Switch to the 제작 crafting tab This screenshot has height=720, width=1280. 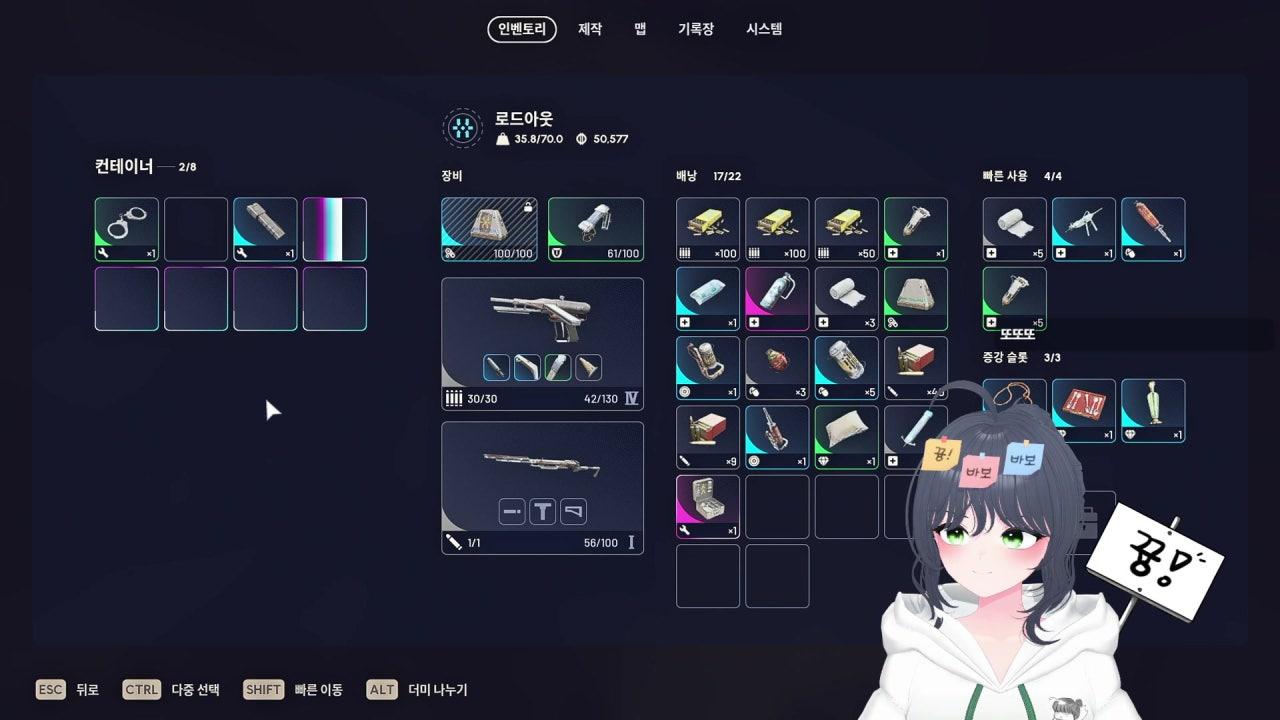click(590, 29)
